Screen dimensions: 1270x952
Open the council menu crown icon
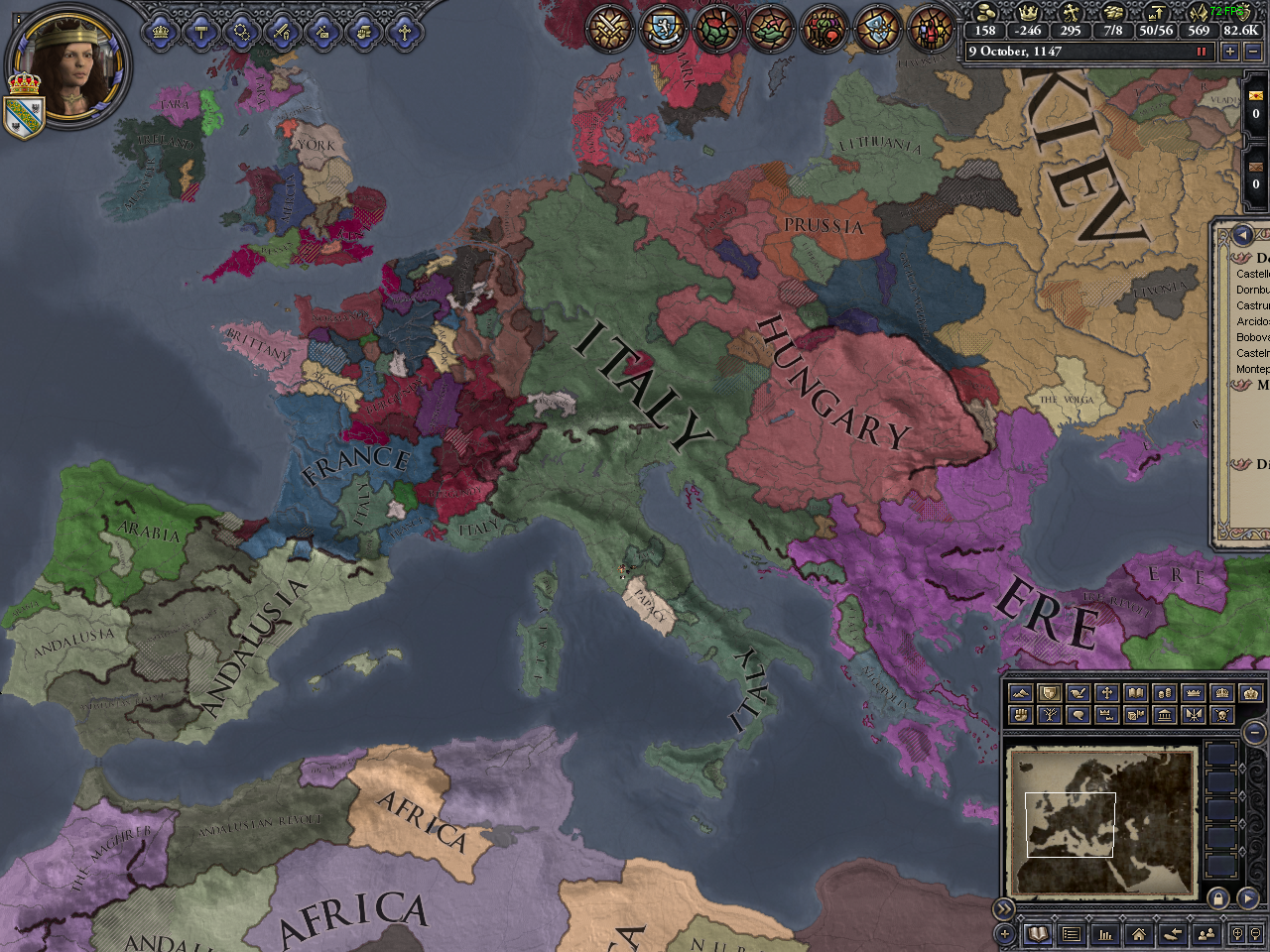[159, 31]
